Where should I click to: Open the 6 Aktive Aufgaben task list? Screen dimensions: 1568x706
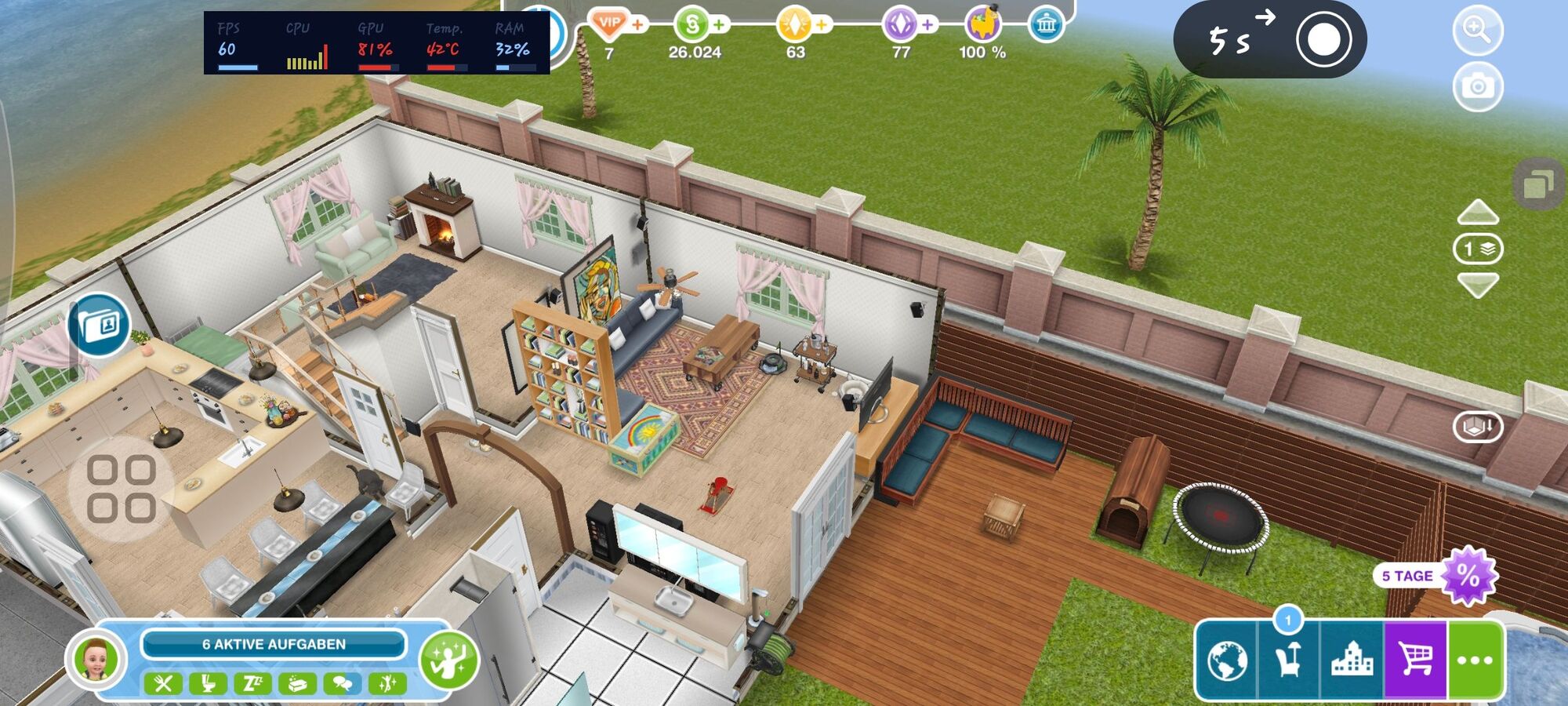tap(274, 644)
